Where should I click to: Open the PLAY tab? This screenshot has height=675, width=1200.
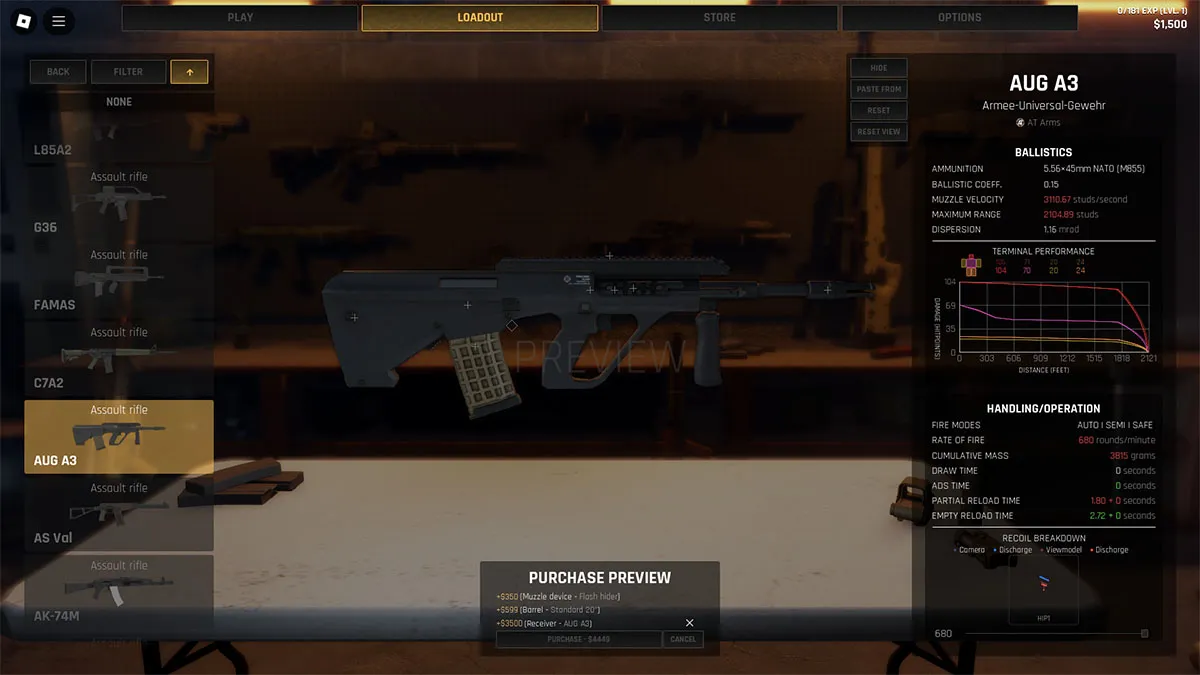[x=240, y=18]
